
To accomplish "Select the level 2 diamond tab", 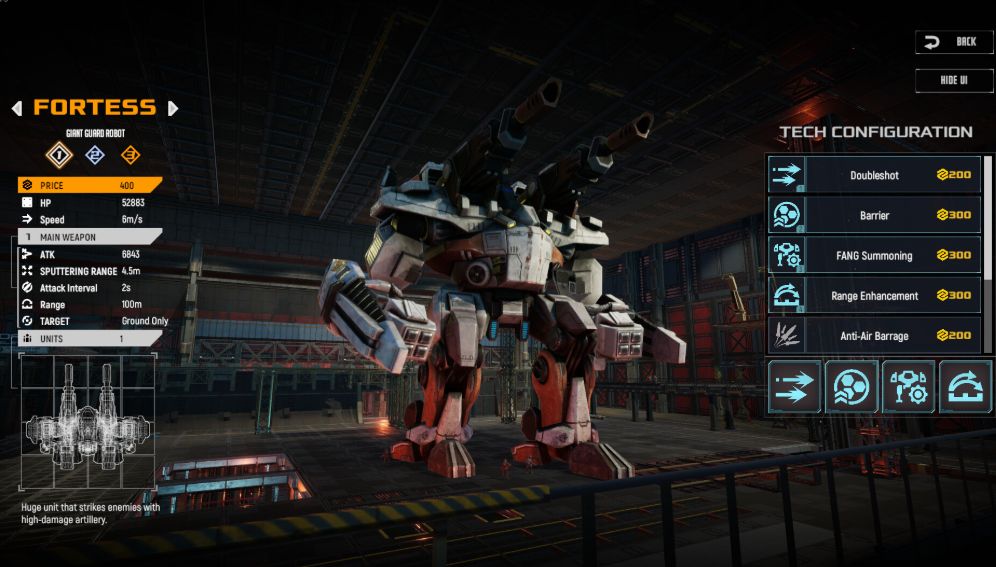I will pyautogui.click(x=94, y=155).
